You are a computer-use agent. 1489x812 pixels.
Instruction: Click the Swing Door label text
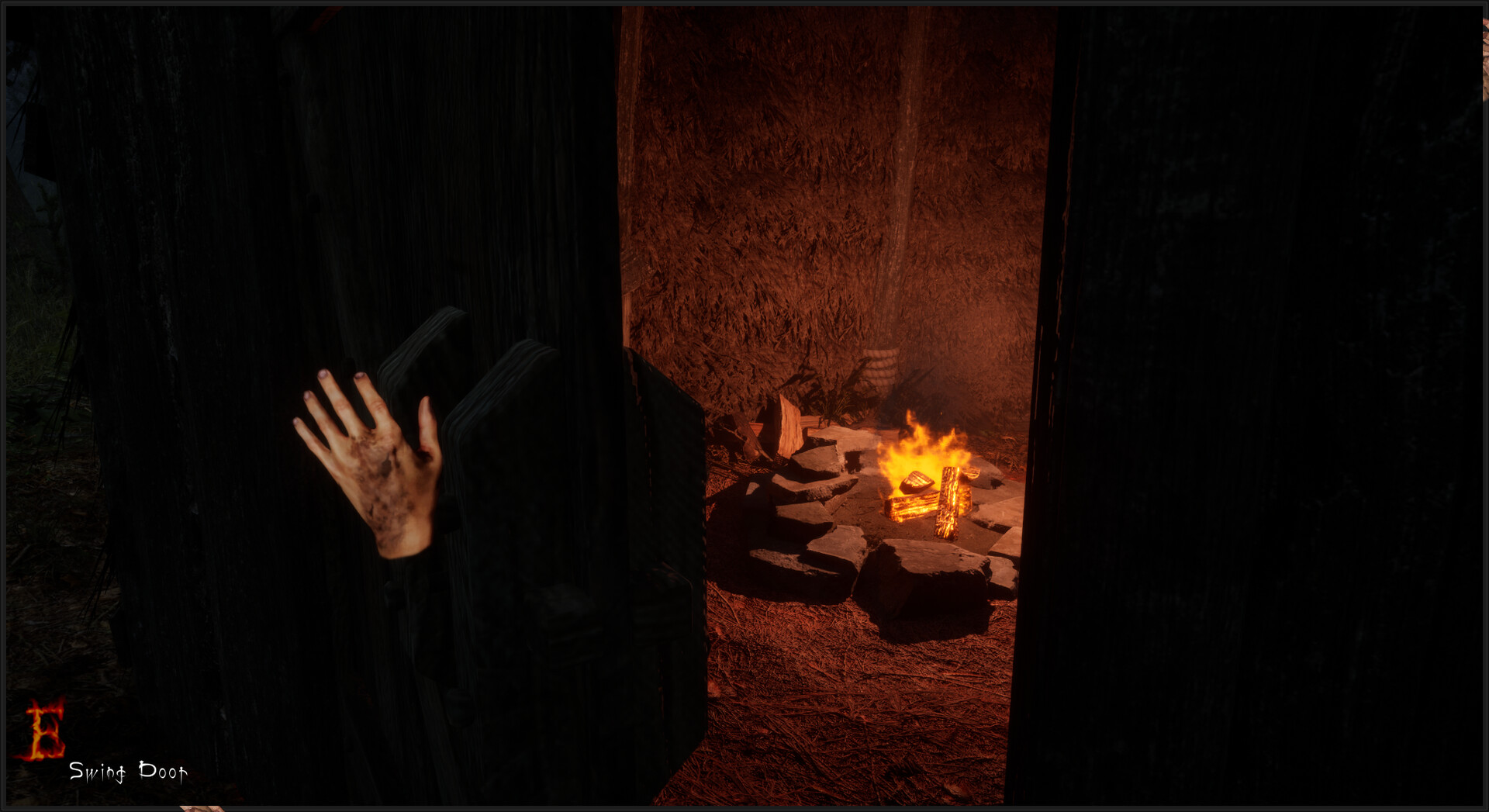128,773
